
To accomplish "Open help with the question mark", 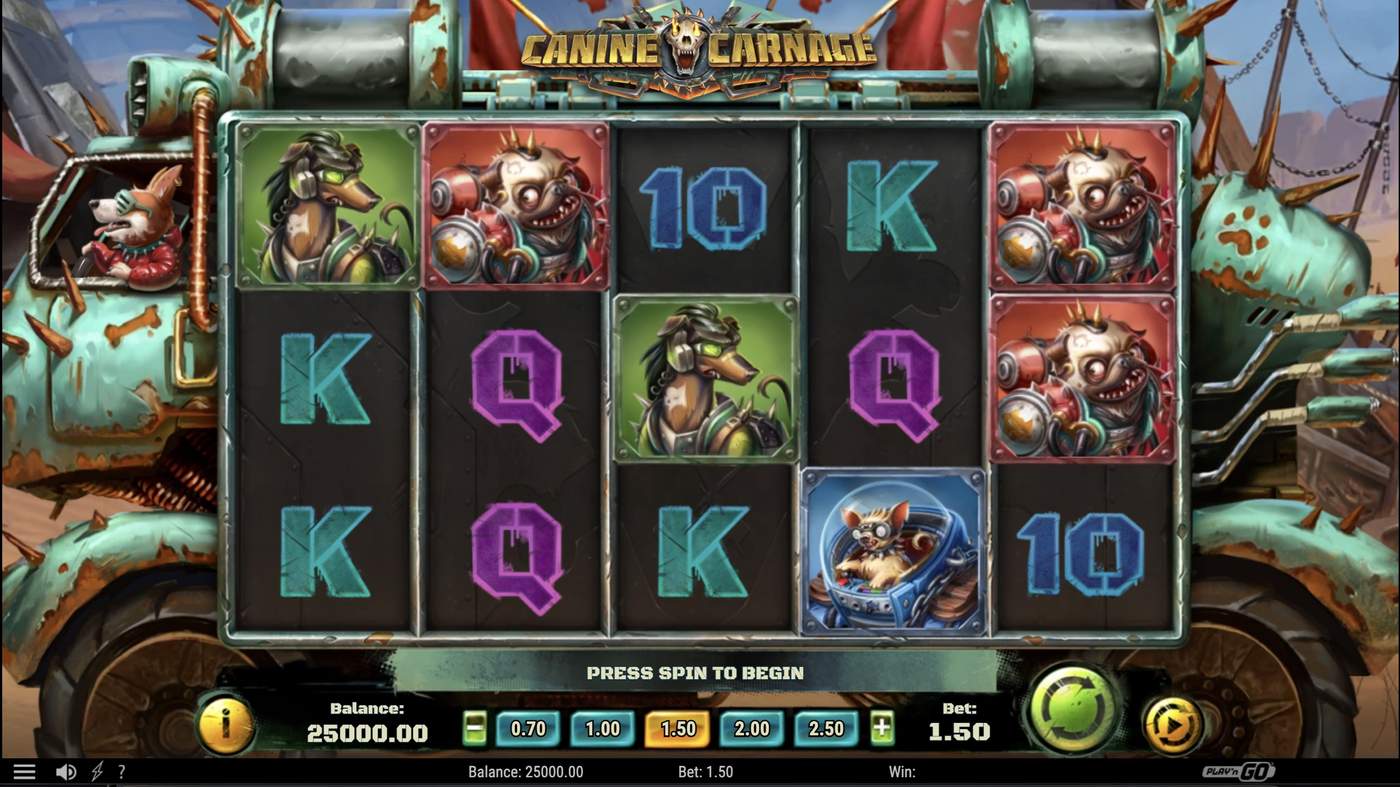I will coord(121,770).
